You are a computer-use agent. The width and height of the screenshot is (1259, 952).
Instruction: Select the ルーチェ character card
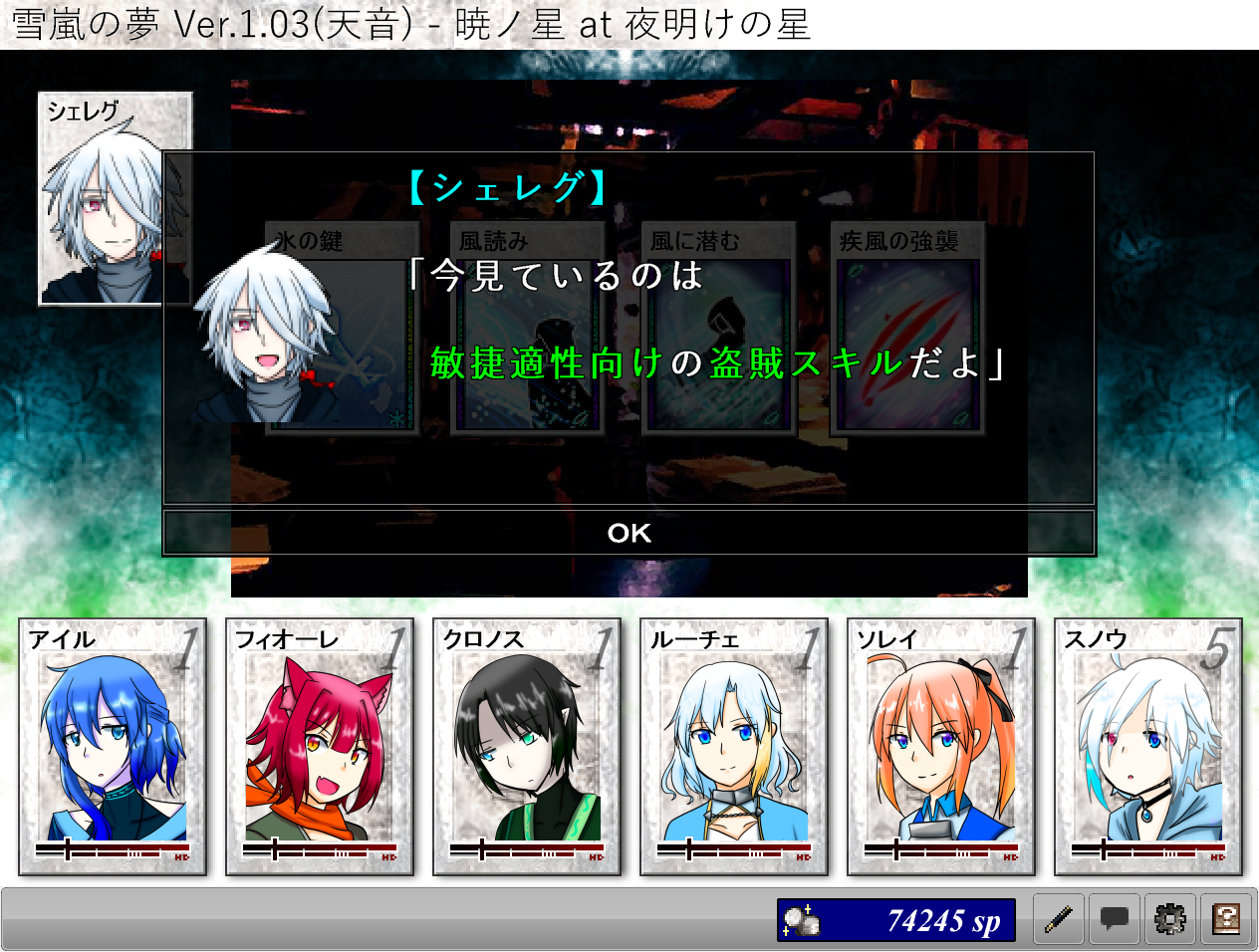click(734, 747)
